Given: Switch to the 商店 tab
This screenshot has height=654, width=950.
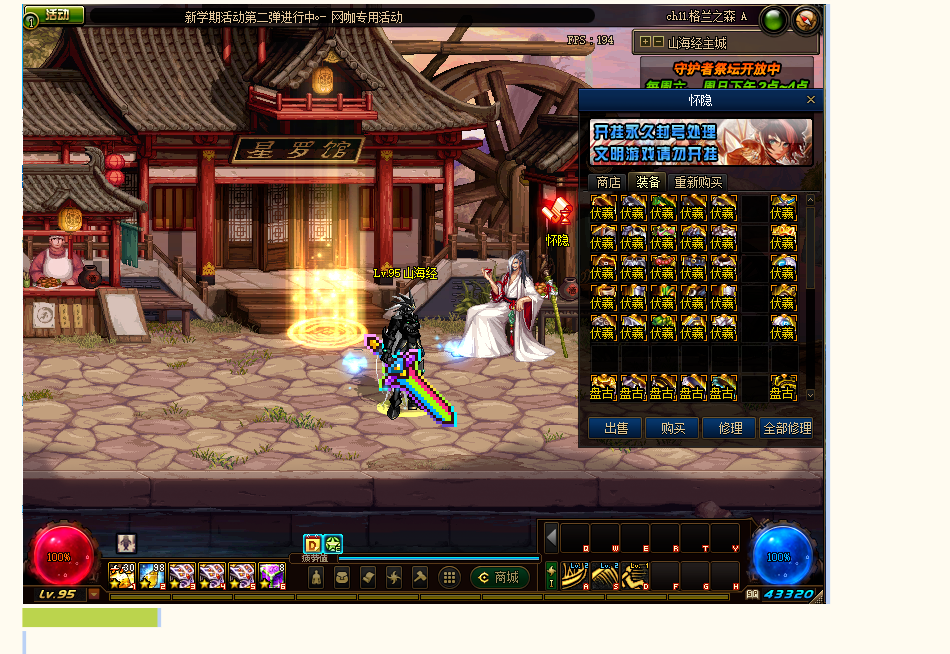Looking at the screenshot, I should point(608,182).
